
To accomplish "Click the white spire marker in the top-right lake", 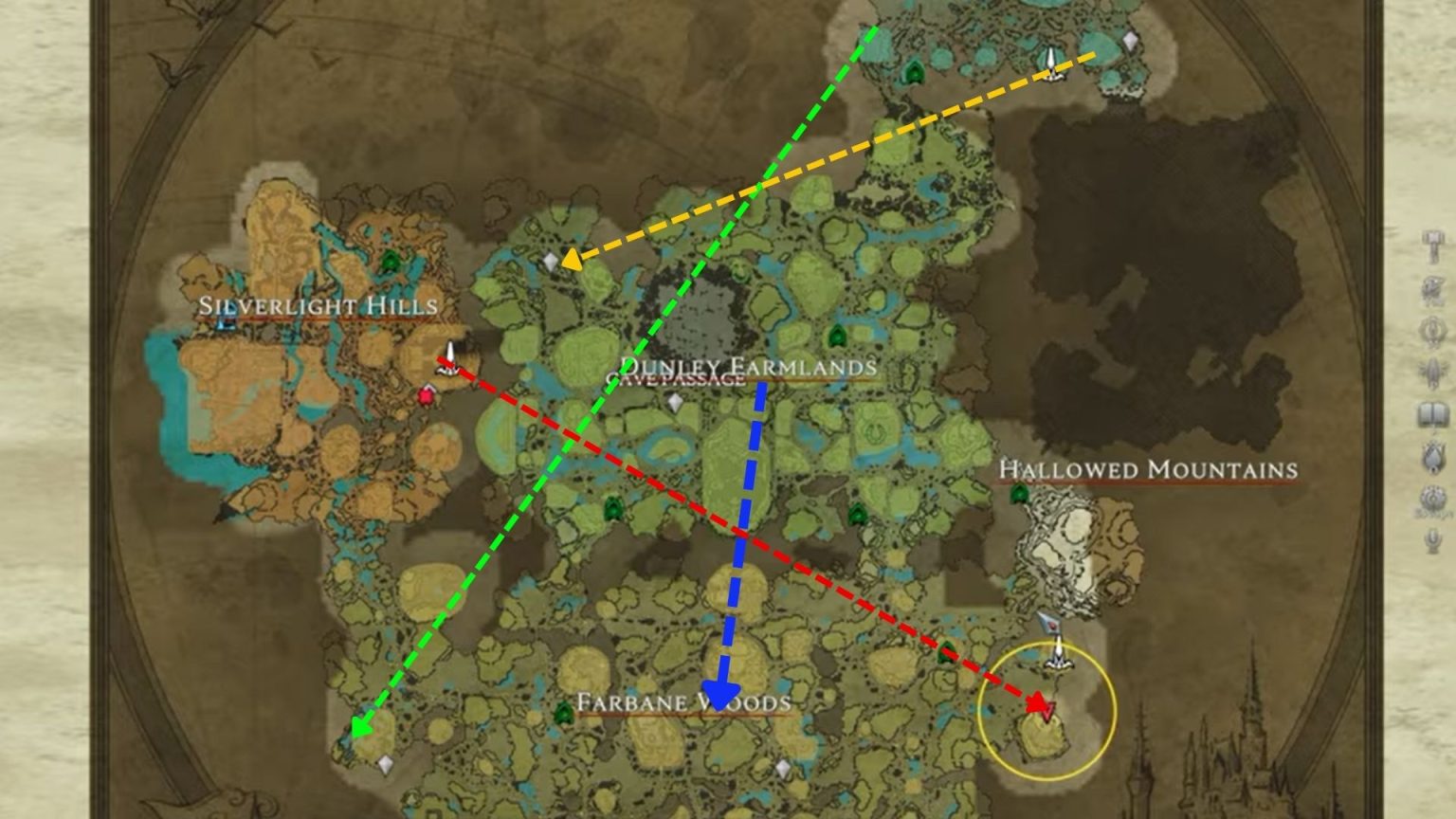I will [x=1052, y=62].
